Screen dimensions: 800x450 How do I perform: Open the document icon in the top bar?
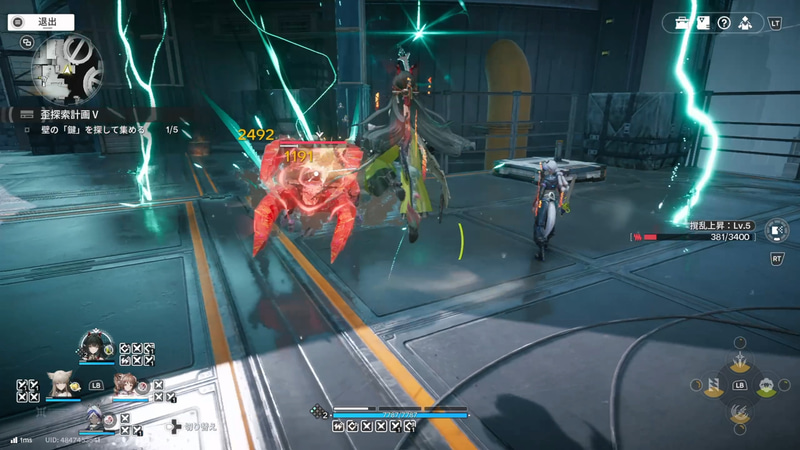tap(703, 22)
